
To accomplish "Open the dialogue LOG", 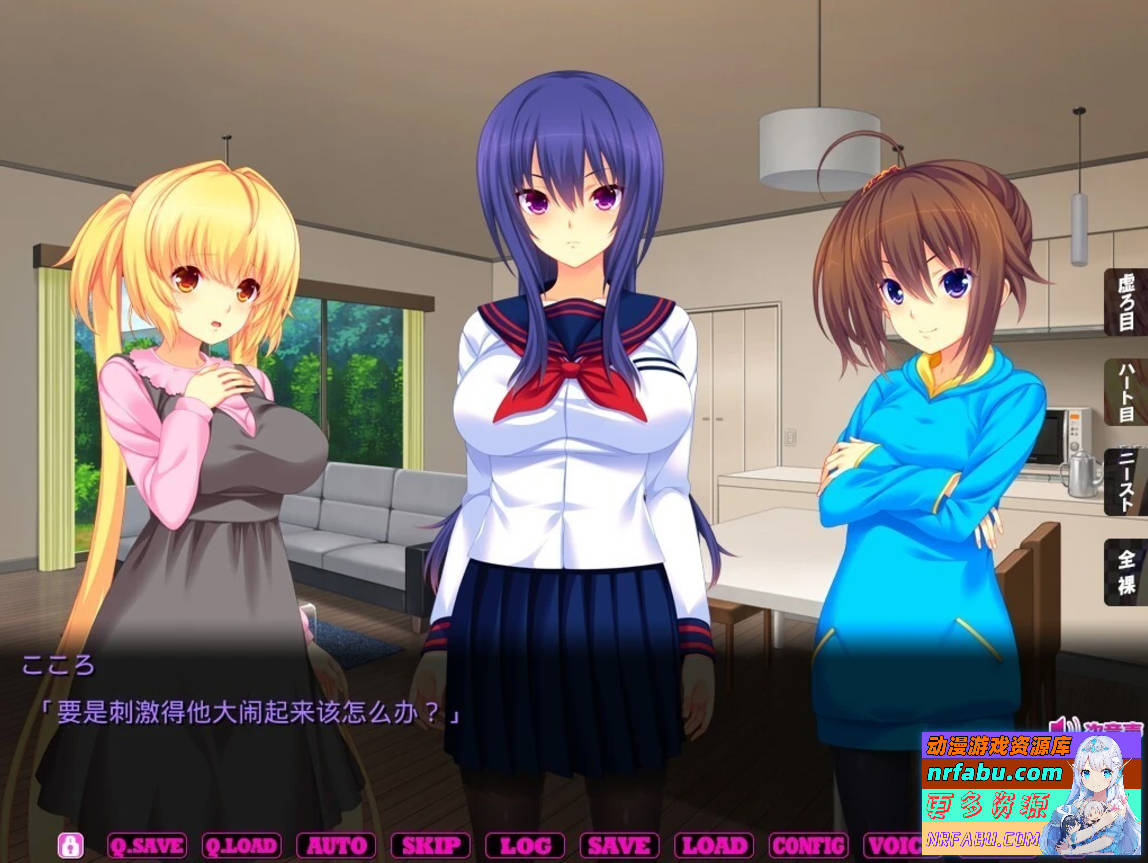I will [525, 845].
